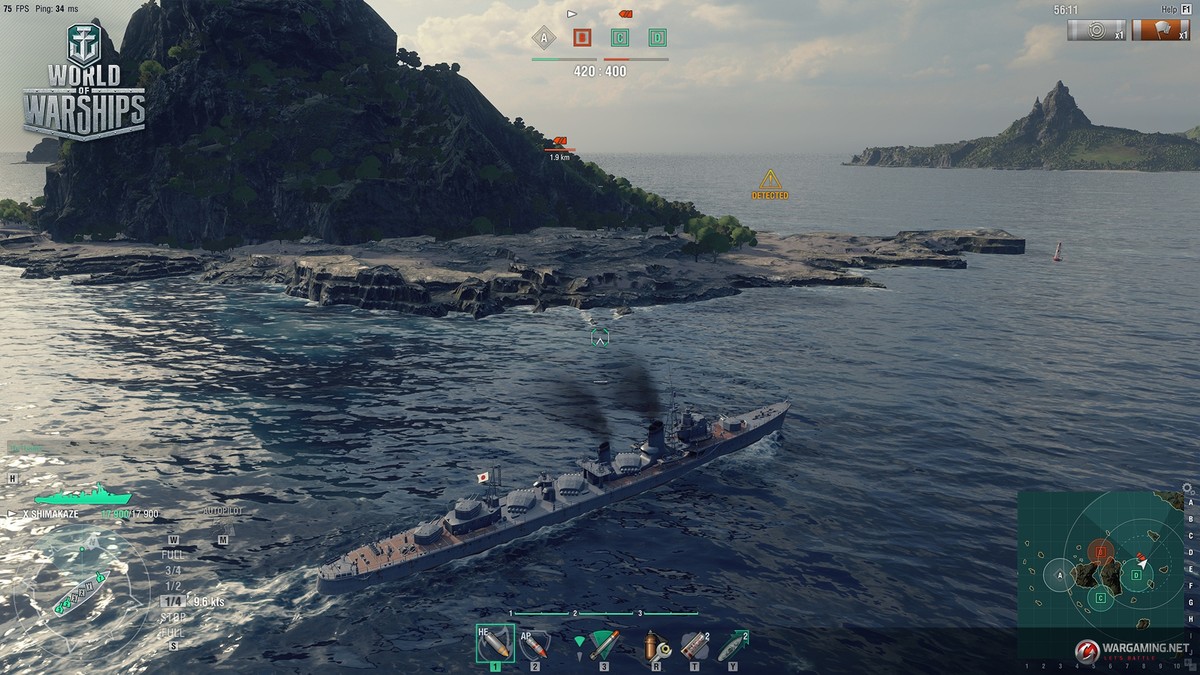Select the HE shell ammunition slot
The height and width of the screenshot is (675, 1200).
click(494, 643)
